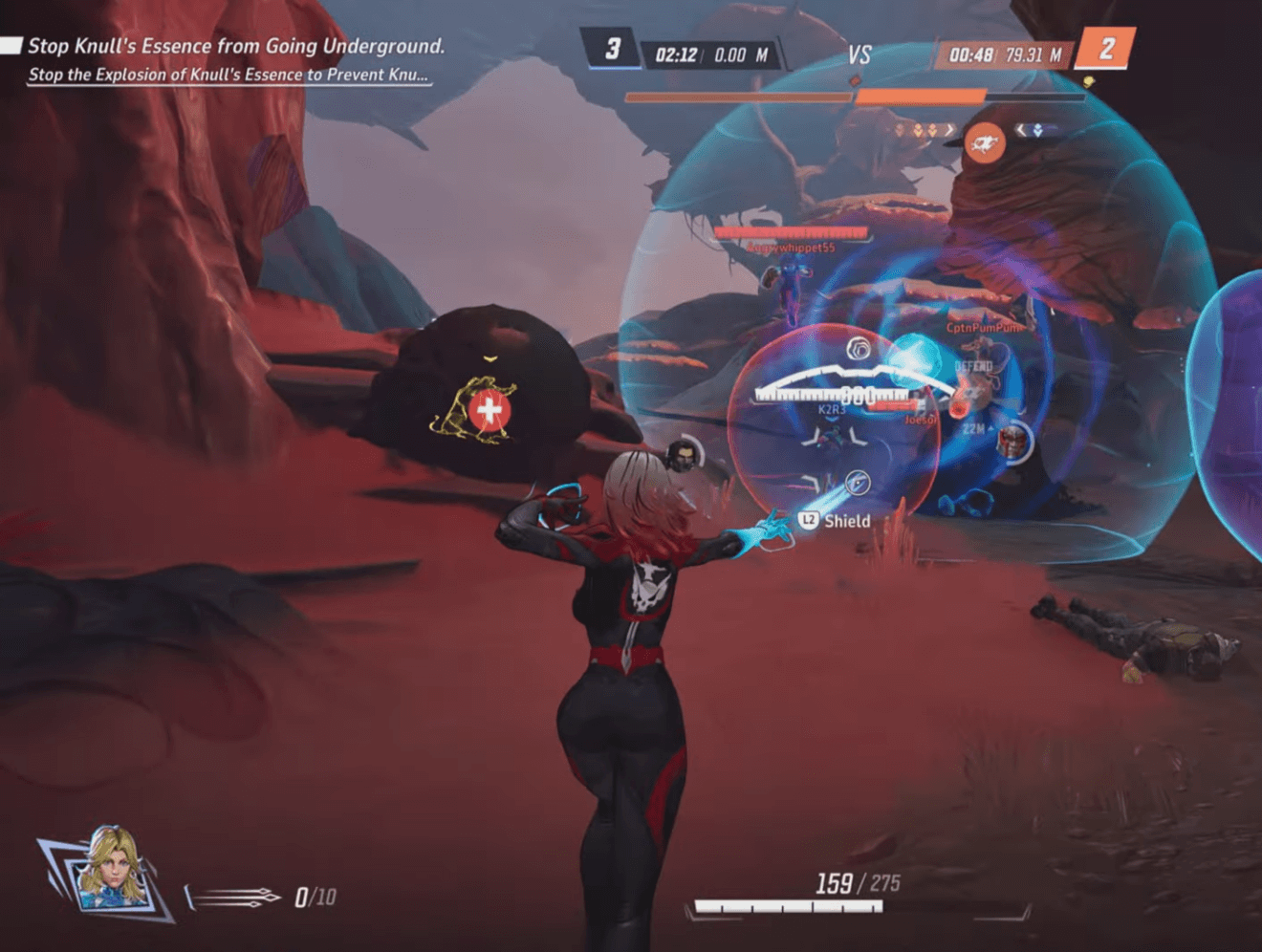1262x952 pixels.
Task: Click the Z2M teammate portrait marker
Action: pos(1012,442)
